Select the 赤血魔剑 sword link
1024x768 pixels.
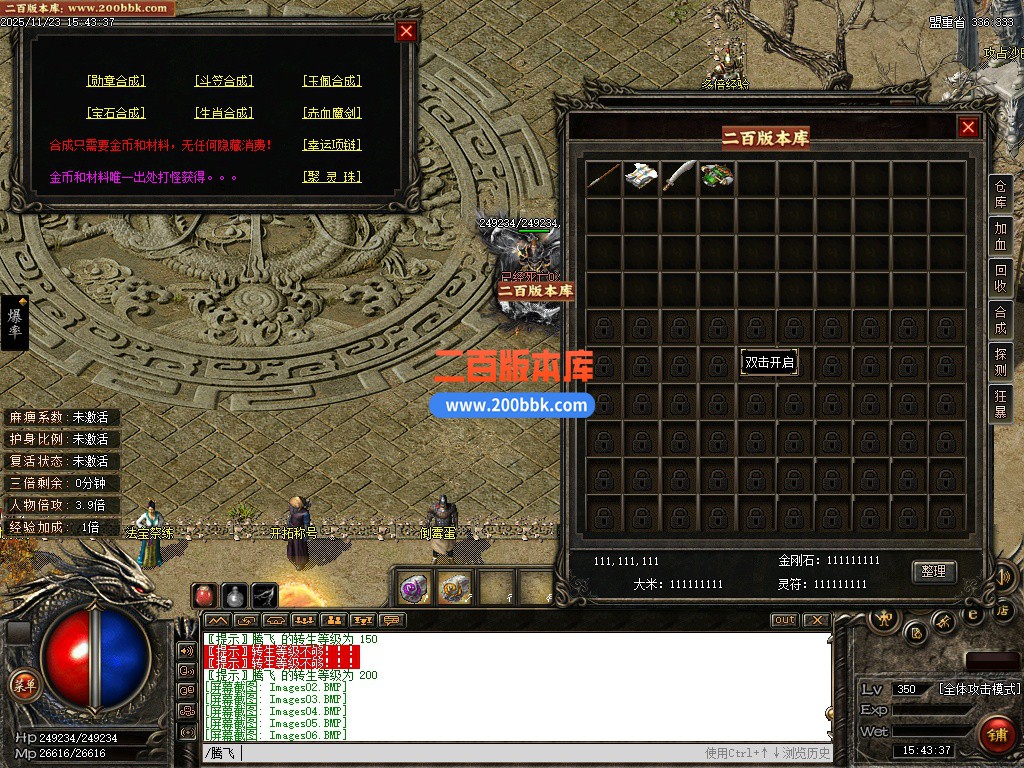click(x=332, y=113)
